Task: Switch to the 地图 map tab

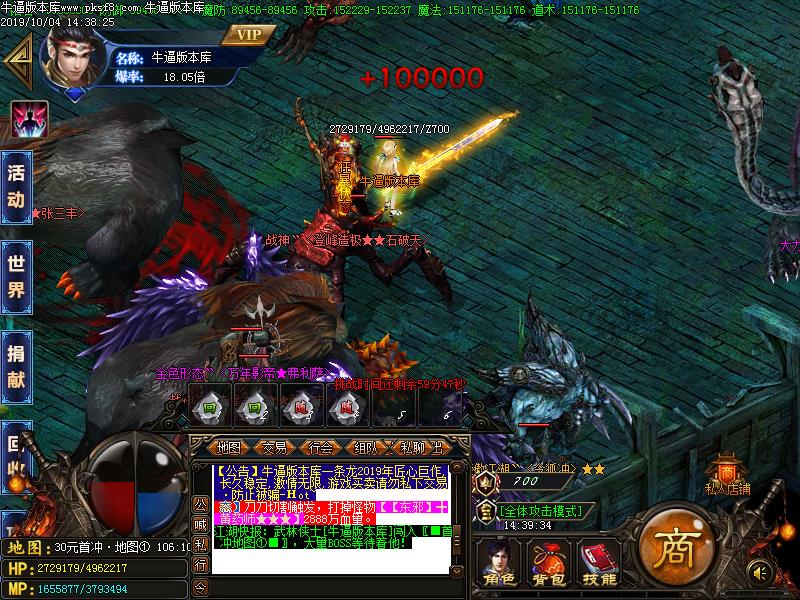Action: coord(229,447)
